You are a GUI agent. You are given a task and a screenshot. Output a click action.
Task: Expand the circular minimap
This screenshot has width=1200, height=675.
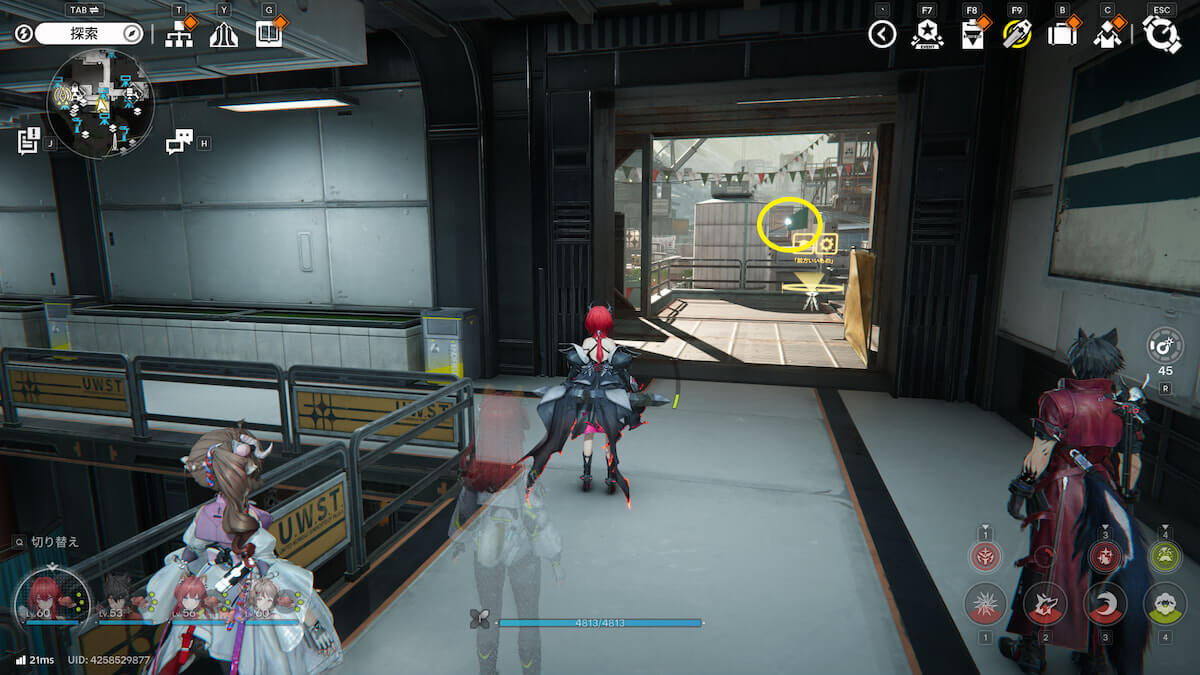(x=100, y=104)
